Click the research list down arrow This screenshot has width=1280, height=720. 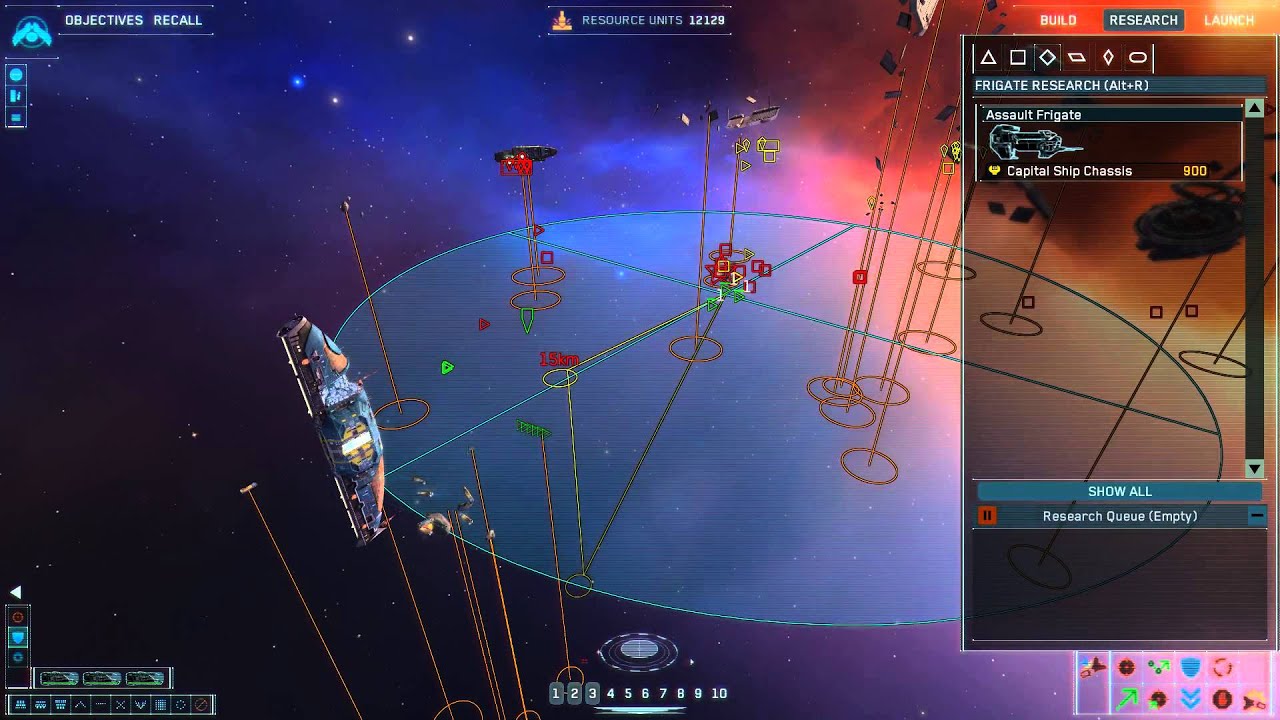[1255, 469]
